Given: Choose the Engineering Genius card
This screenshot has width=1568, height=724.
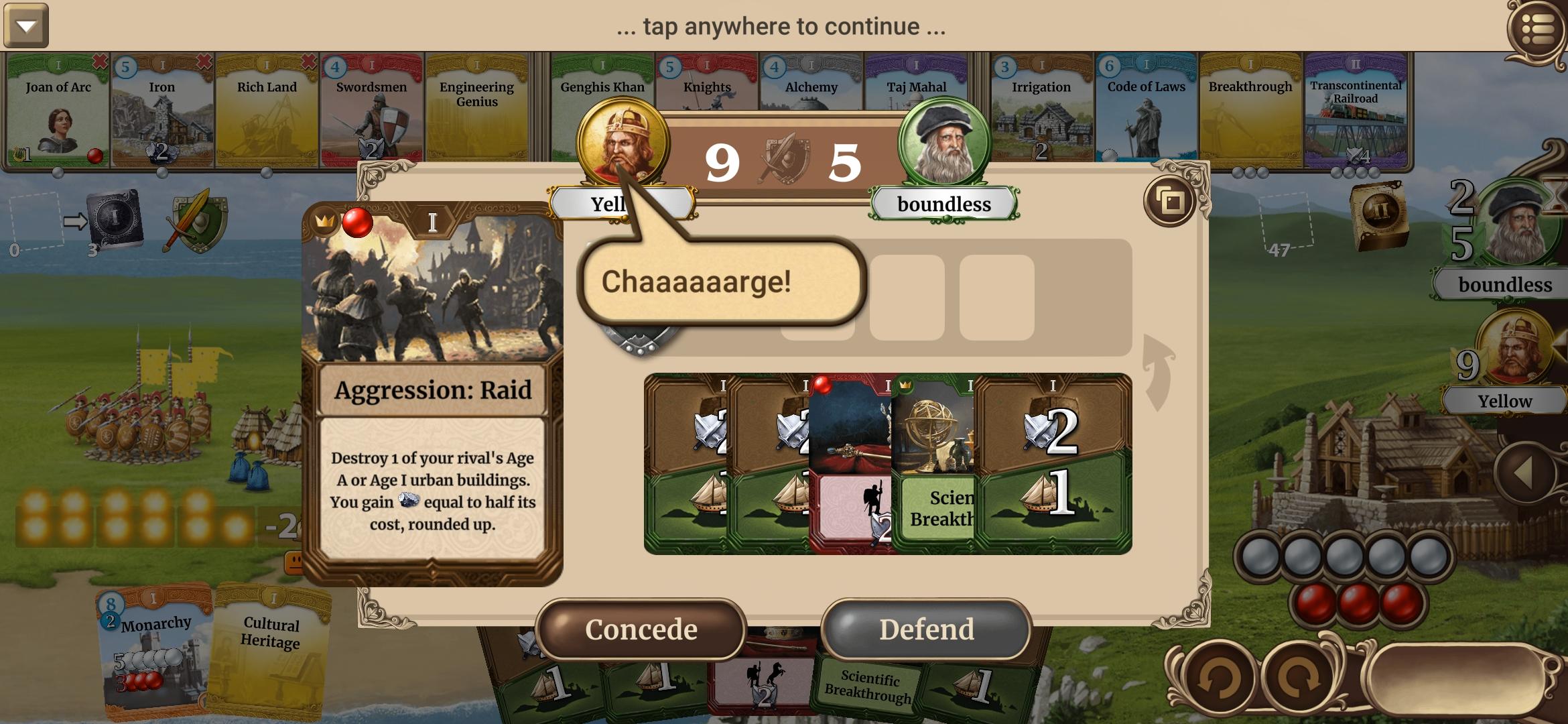Looking at the screenshot, I should tap(476, 111).
